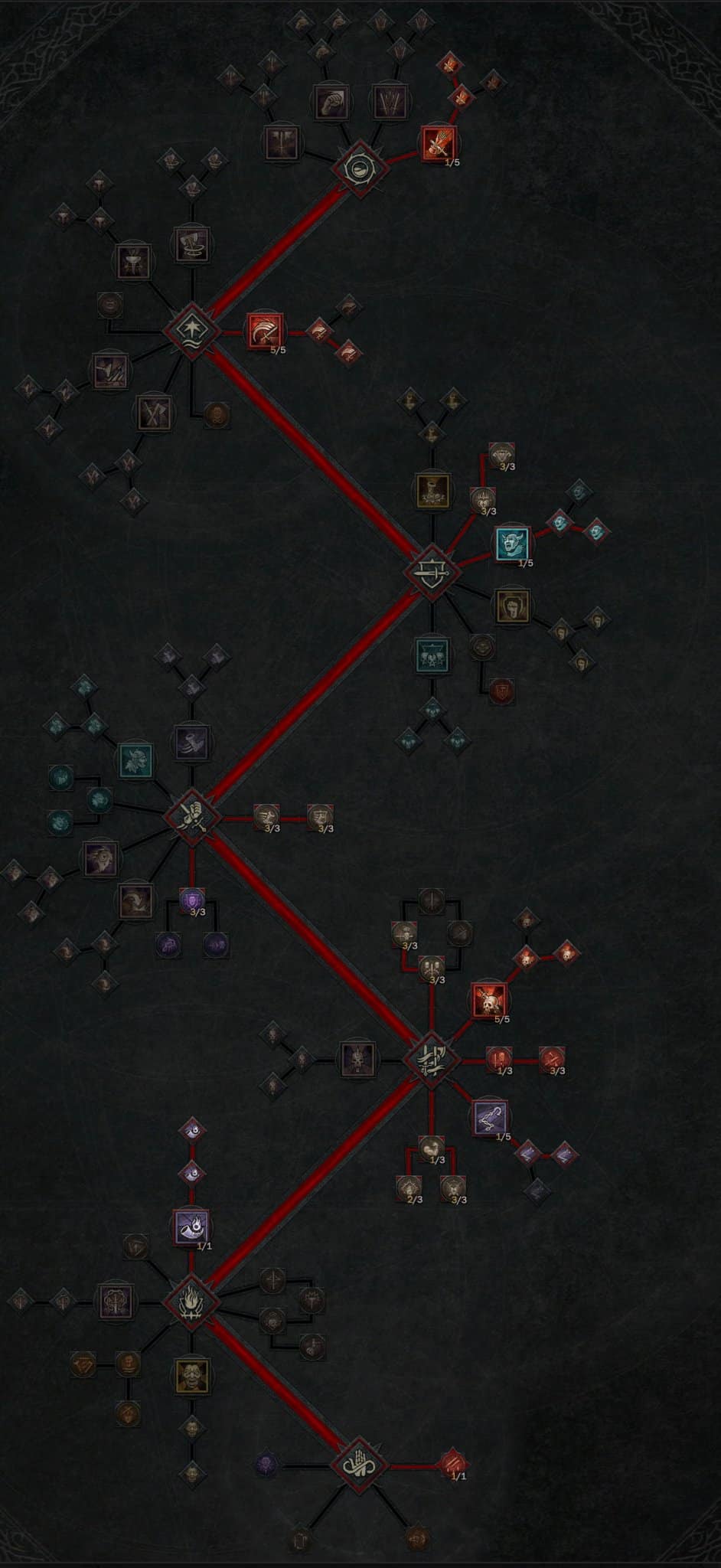The width and height of the screenshot is (721, 1568).
Task: Select the red basic skill node at 1/5
Action: [x=439, y=143]
